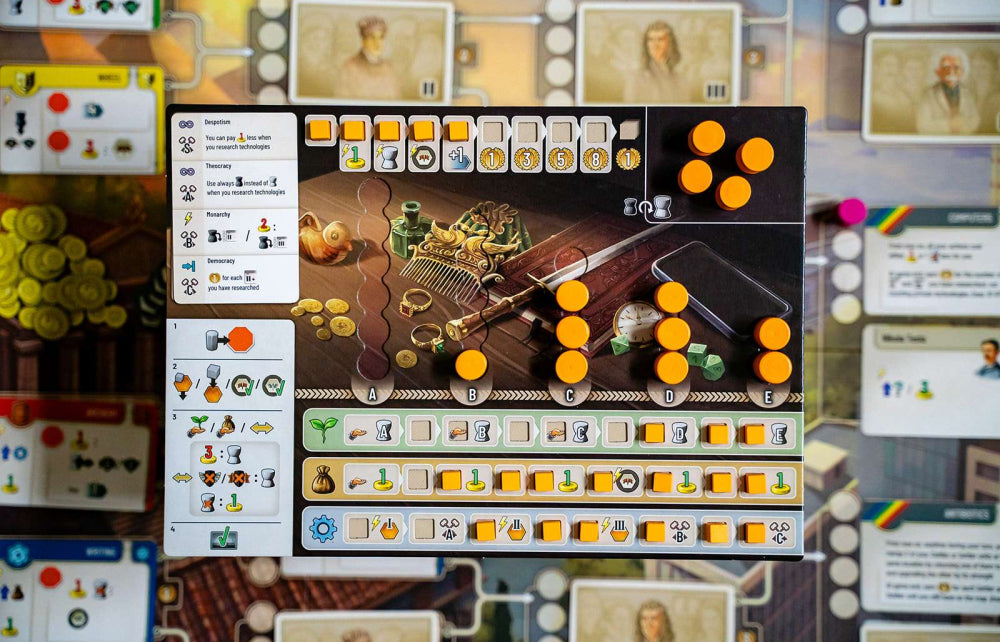Click the column A label

click(x=373, y=395)
